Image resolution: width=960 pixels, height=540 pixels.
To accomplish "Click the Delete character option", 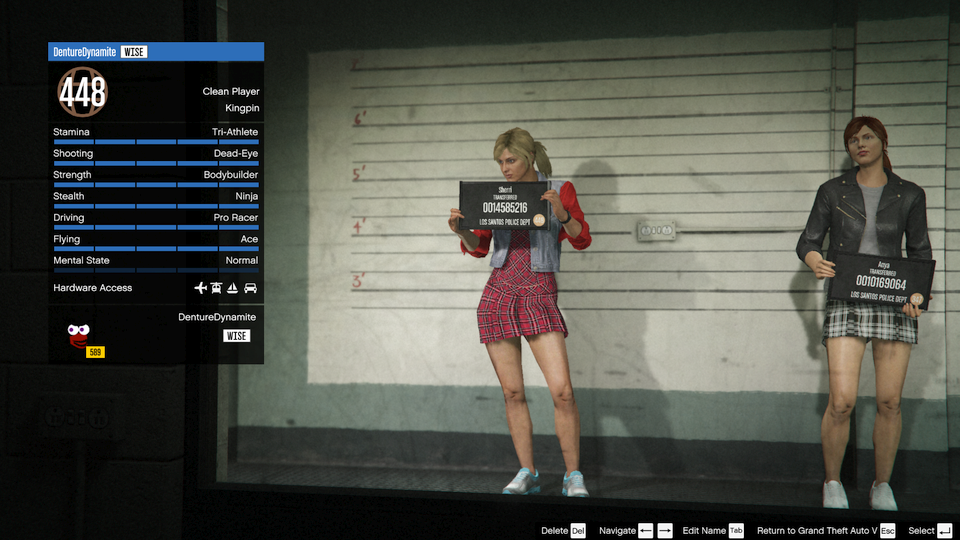I will pos(563,530).
